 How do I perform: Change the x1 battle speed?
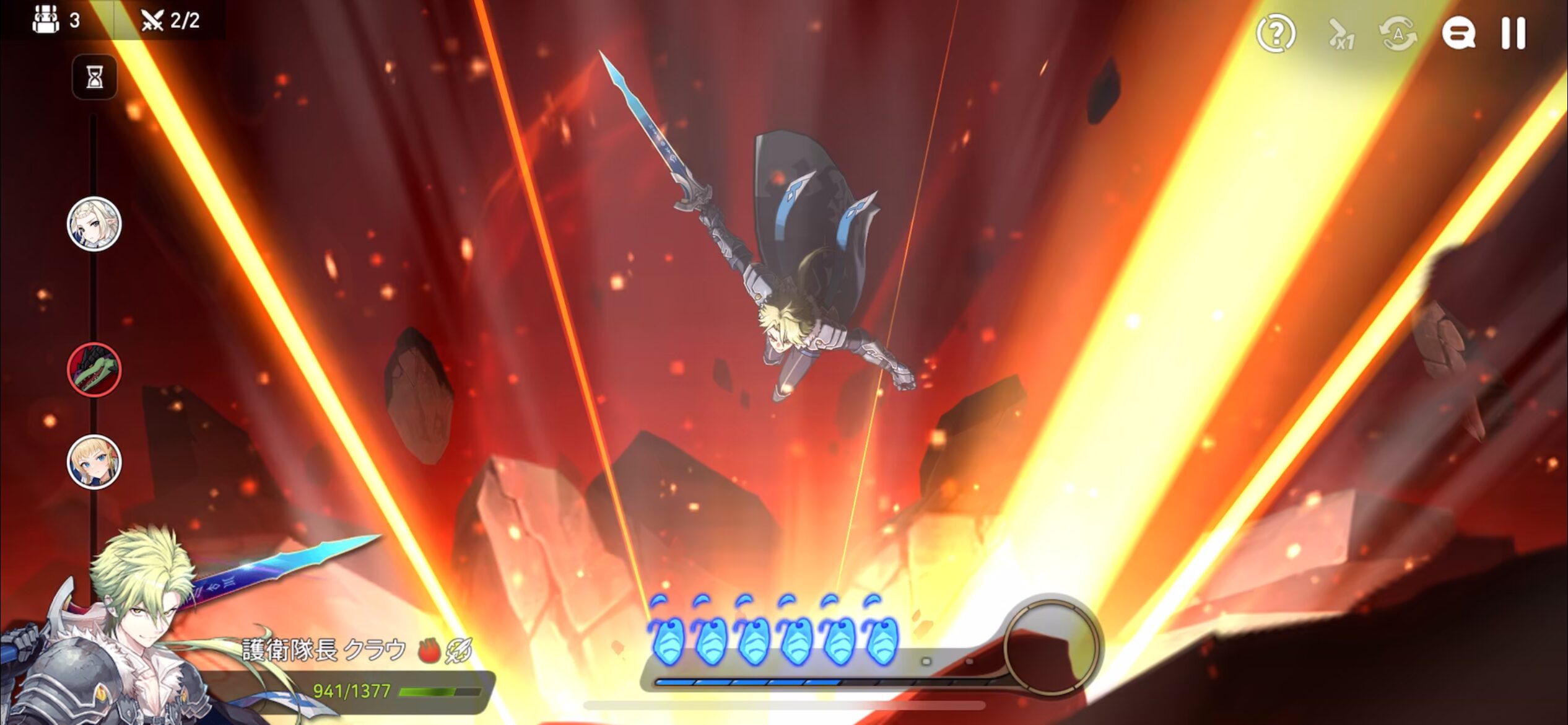click(1342, 35)
